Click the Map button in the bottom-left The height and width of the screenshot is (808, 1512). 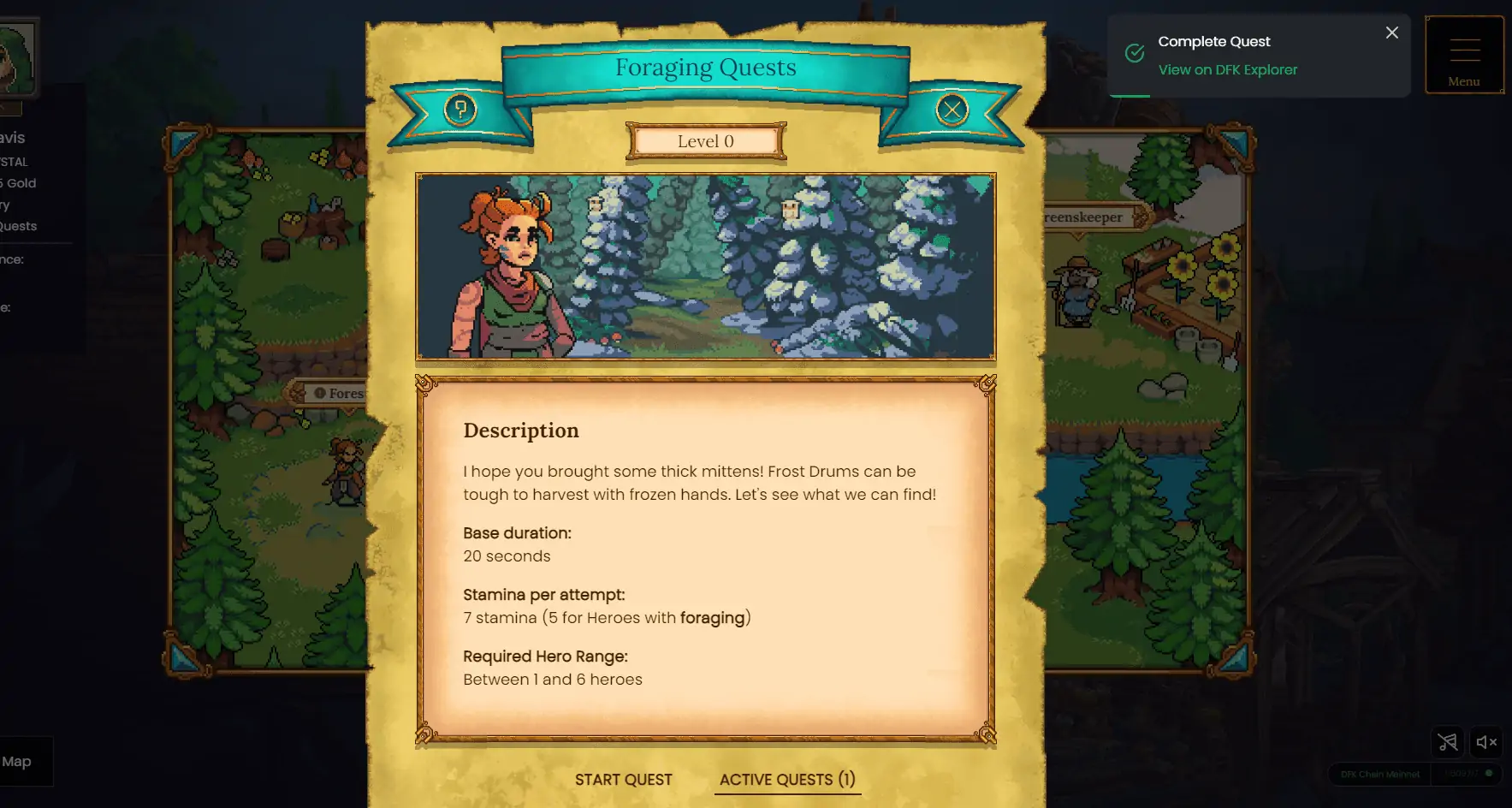point(19,761)
